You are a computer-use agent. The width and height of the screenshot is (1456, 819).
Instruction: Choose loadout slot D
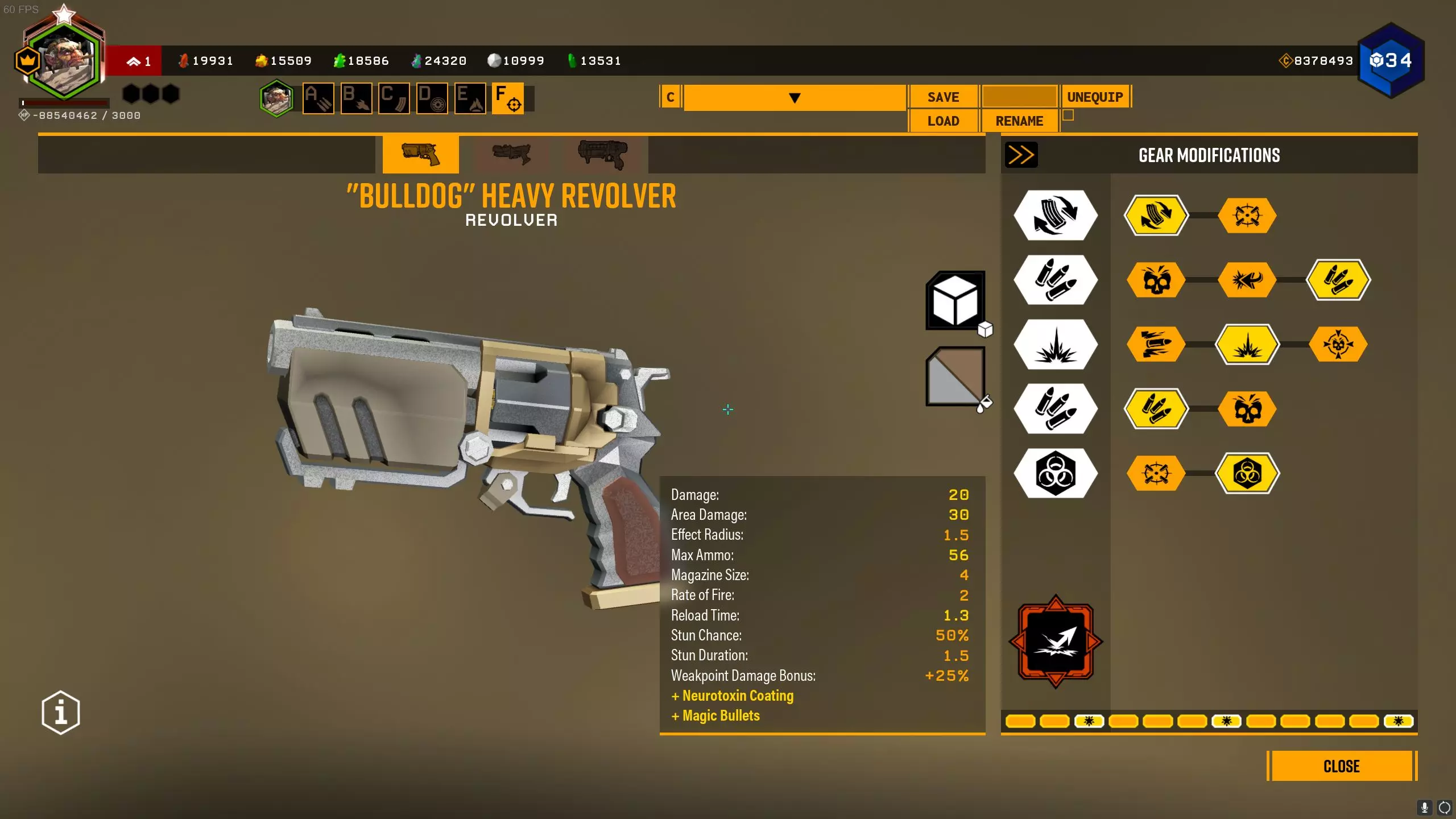click(x=432, y=98)
